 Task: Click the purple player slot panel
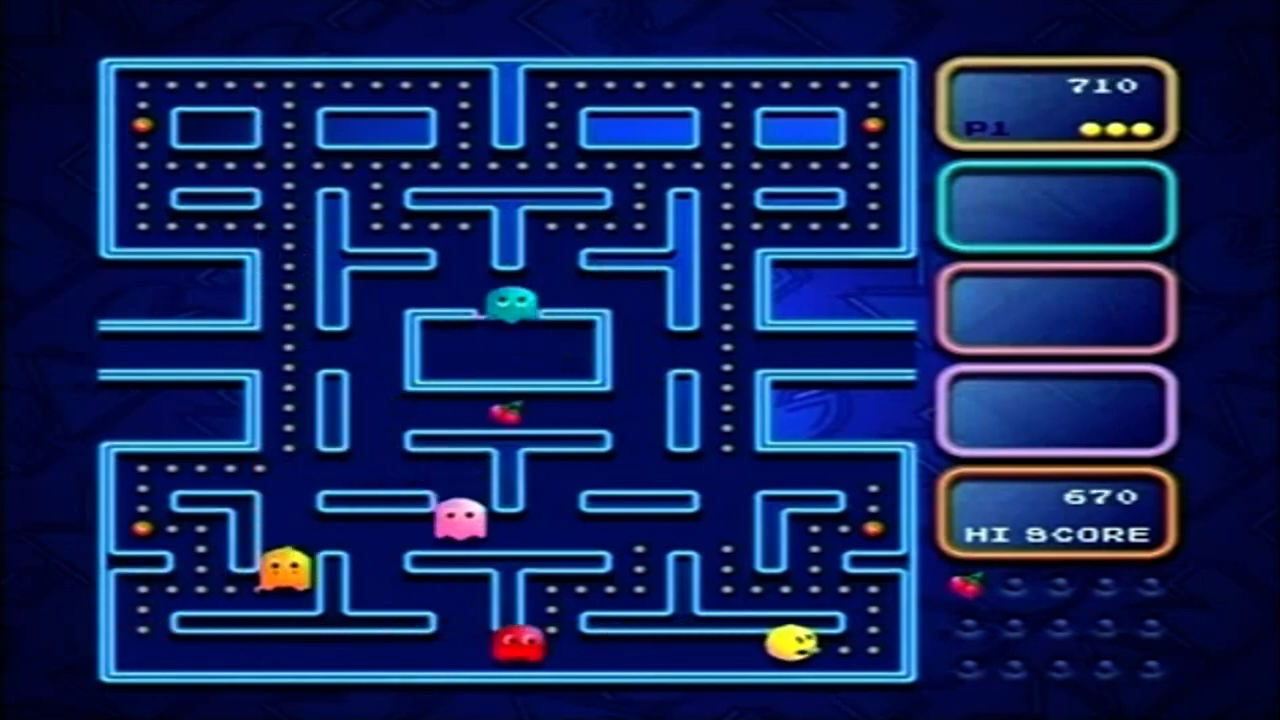pyautogui.click(x=1056, y=411)
